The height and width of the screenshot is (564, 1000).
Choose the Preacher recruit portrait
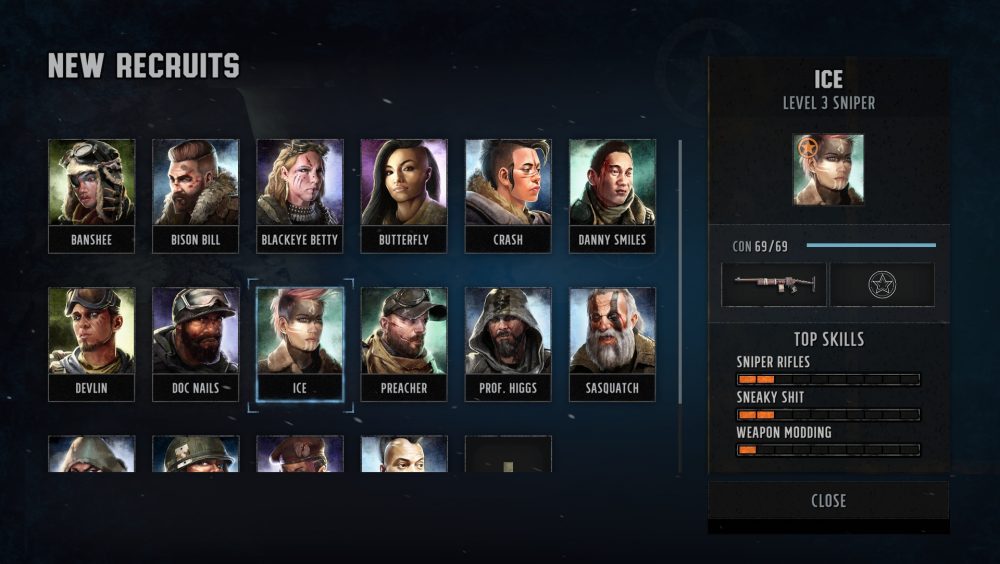click(x=404, y=343)
